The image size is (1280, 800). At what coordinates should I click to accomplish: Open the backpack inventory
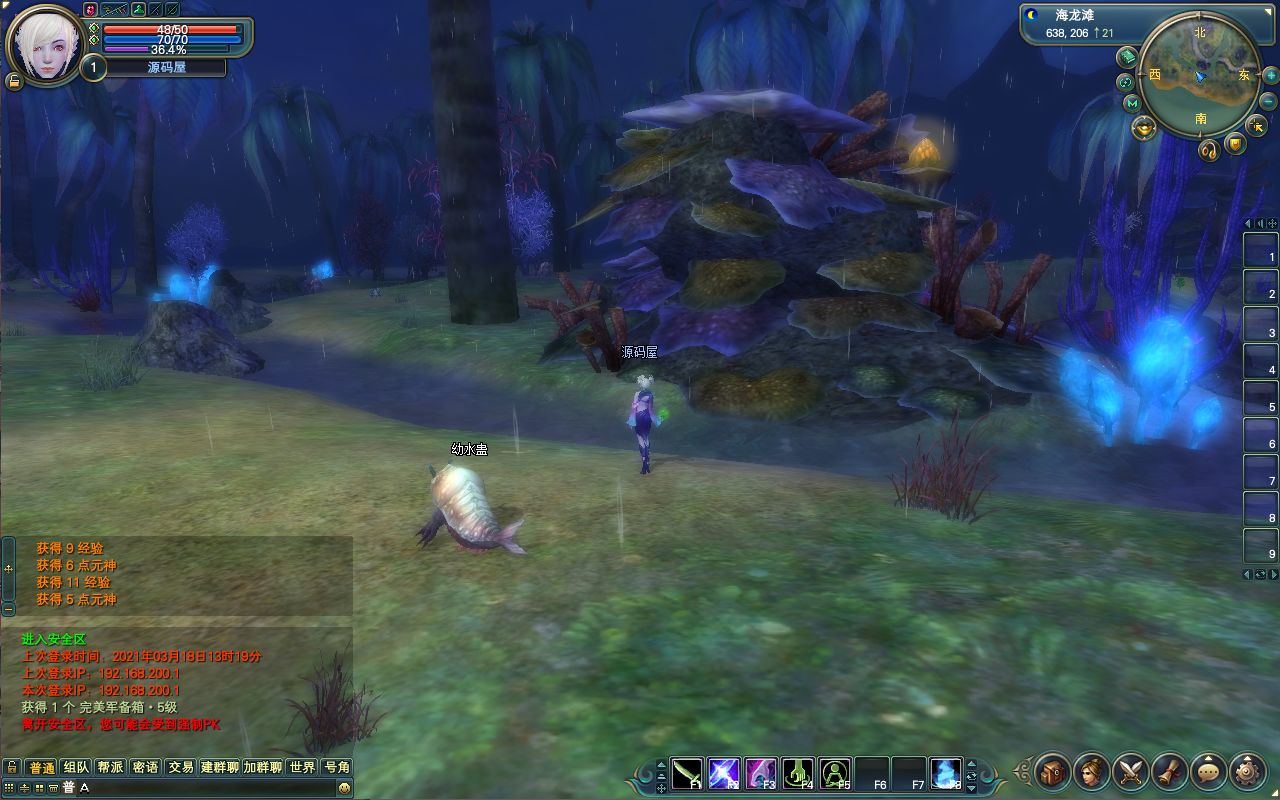[x=1053, y=772]
